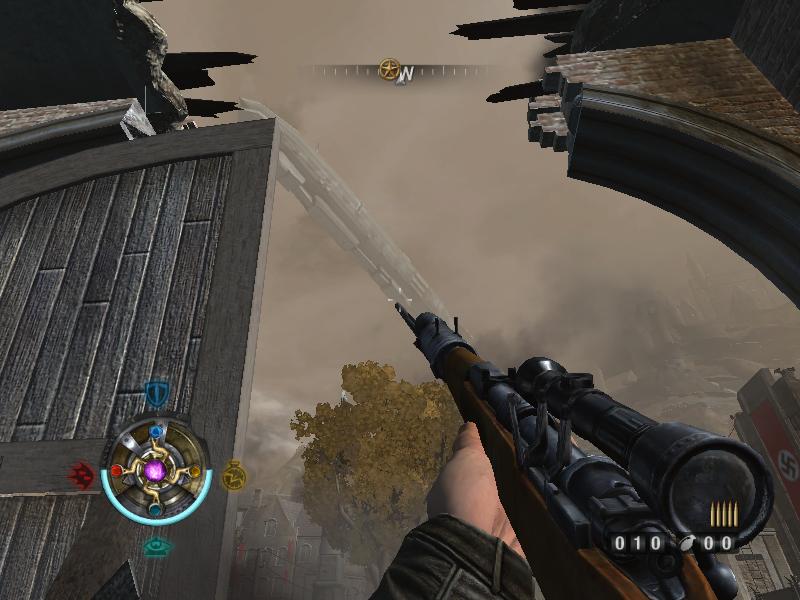Select the gold star objective marker on compass
This screenshot has width=800, height=600.
(x=389, y=70)
